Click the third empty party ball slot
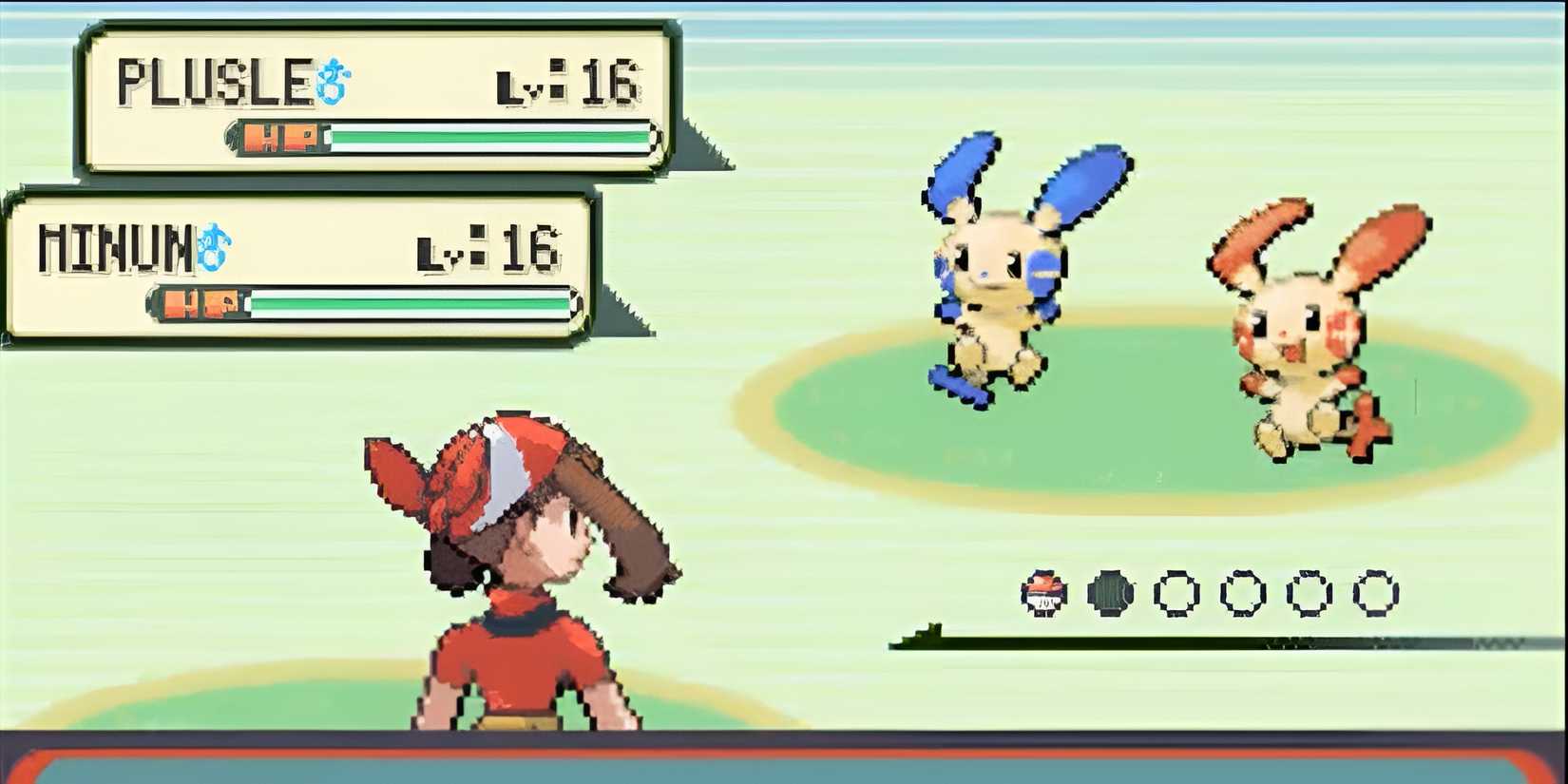The image size is (1568, 784). coord(1307,592)
